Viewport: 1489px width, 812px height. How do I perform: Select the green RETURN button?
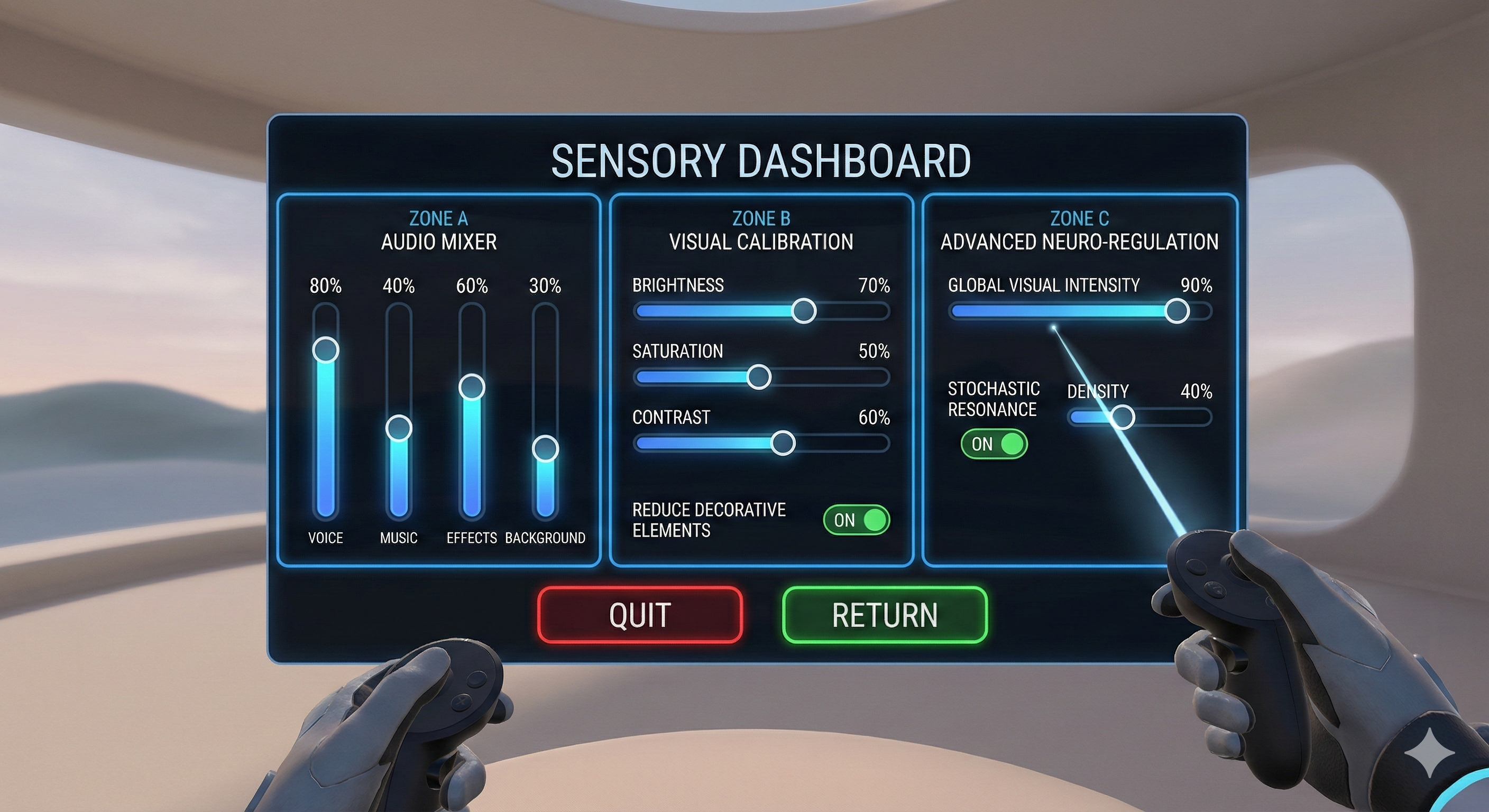tap(885, 614)
